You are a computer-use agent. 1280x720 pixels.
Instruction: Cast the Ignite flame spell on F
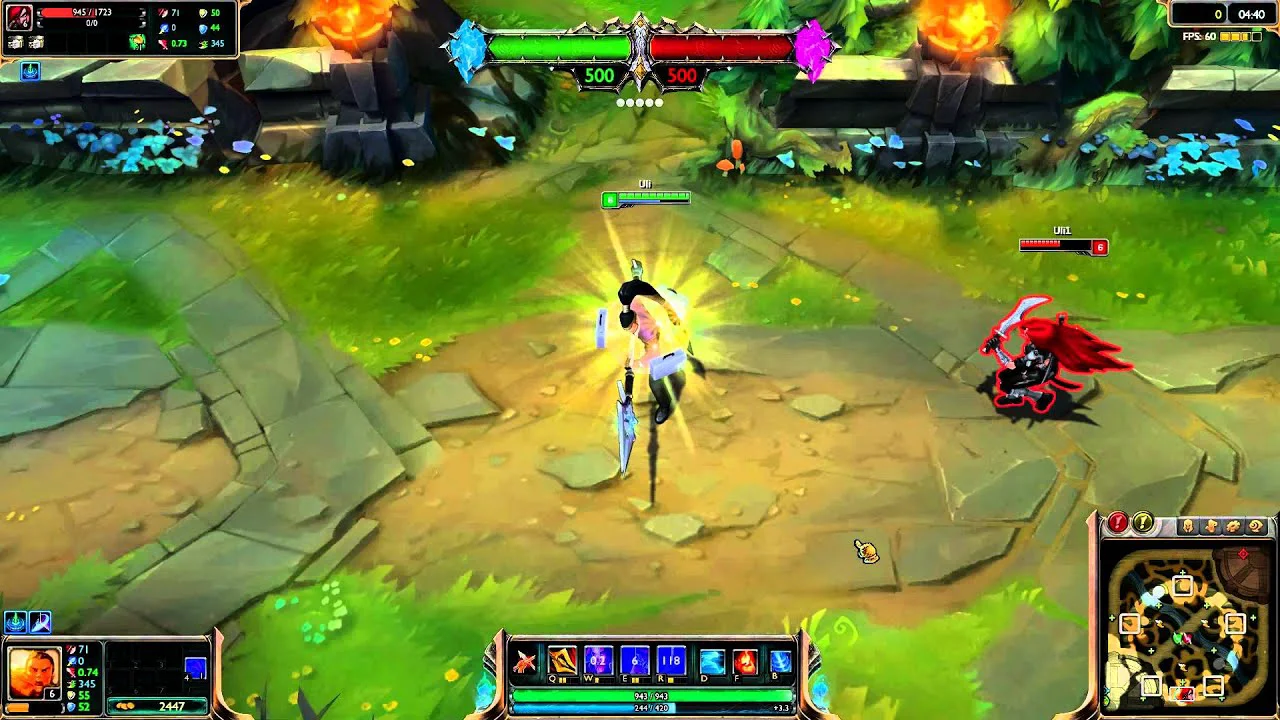click(746, 661)
